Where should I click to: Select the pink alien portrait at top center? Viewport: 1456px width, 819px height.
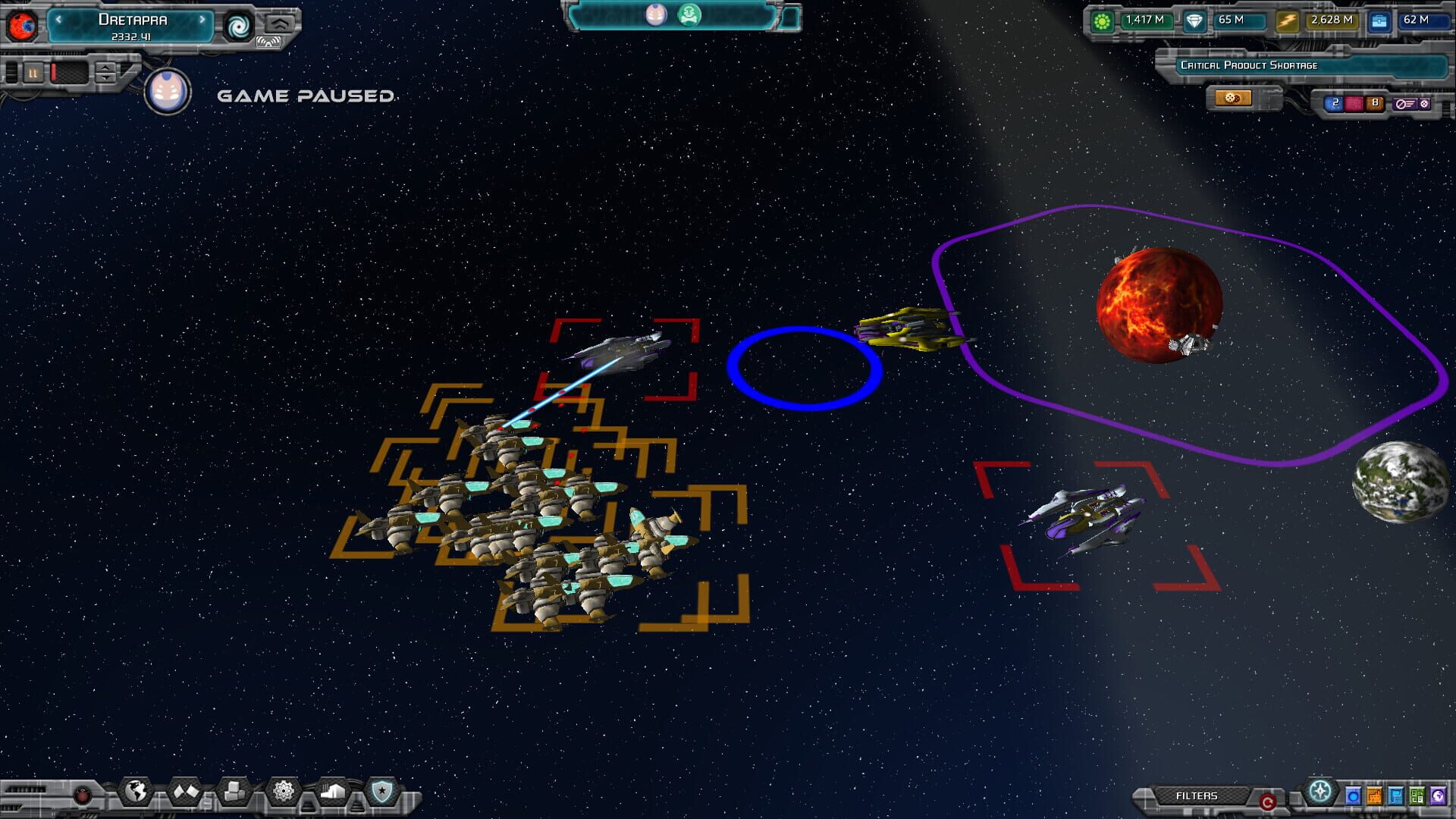[x=655, y=13]
